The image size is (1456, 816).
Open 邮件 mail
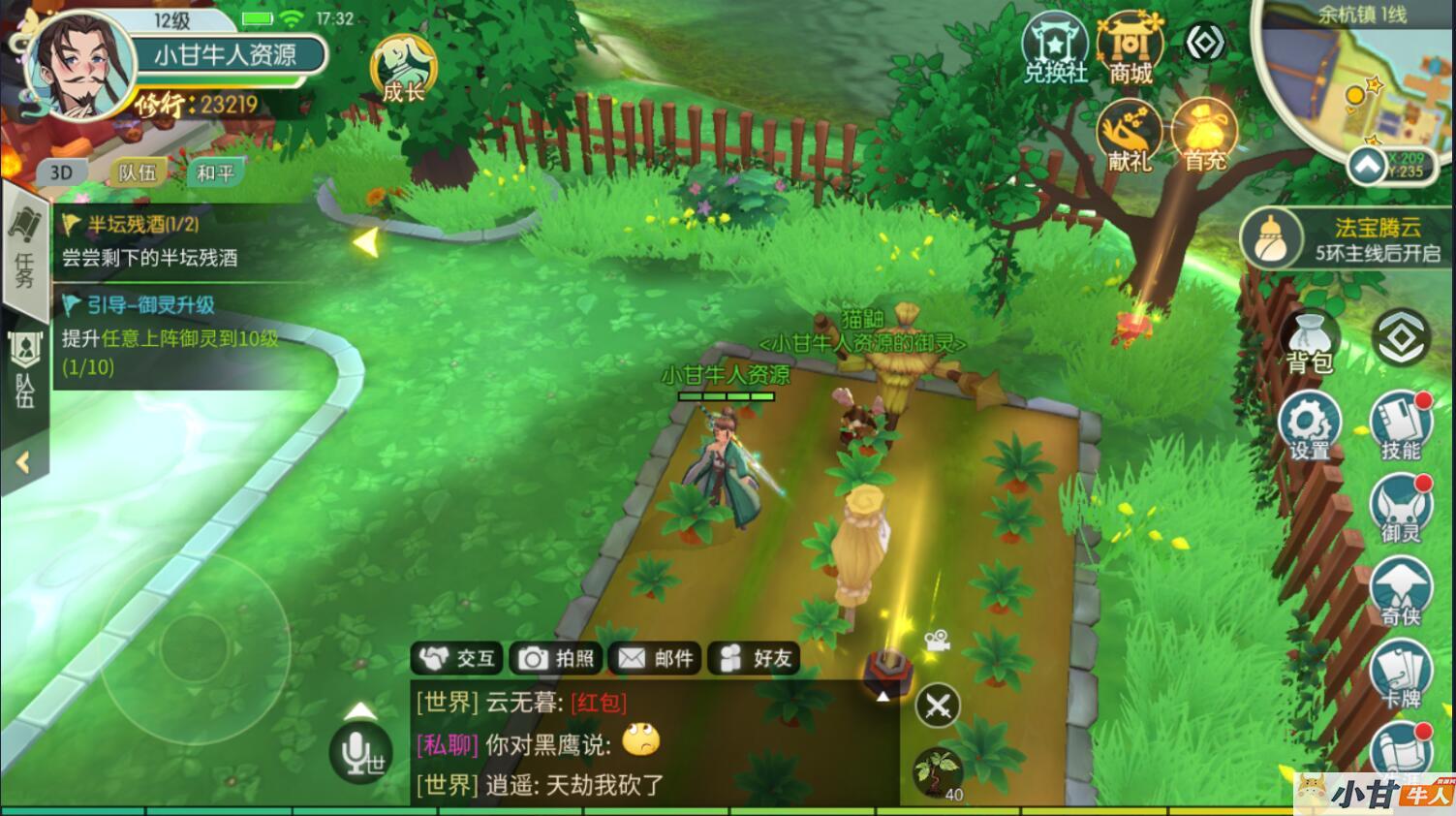[656, 659]
